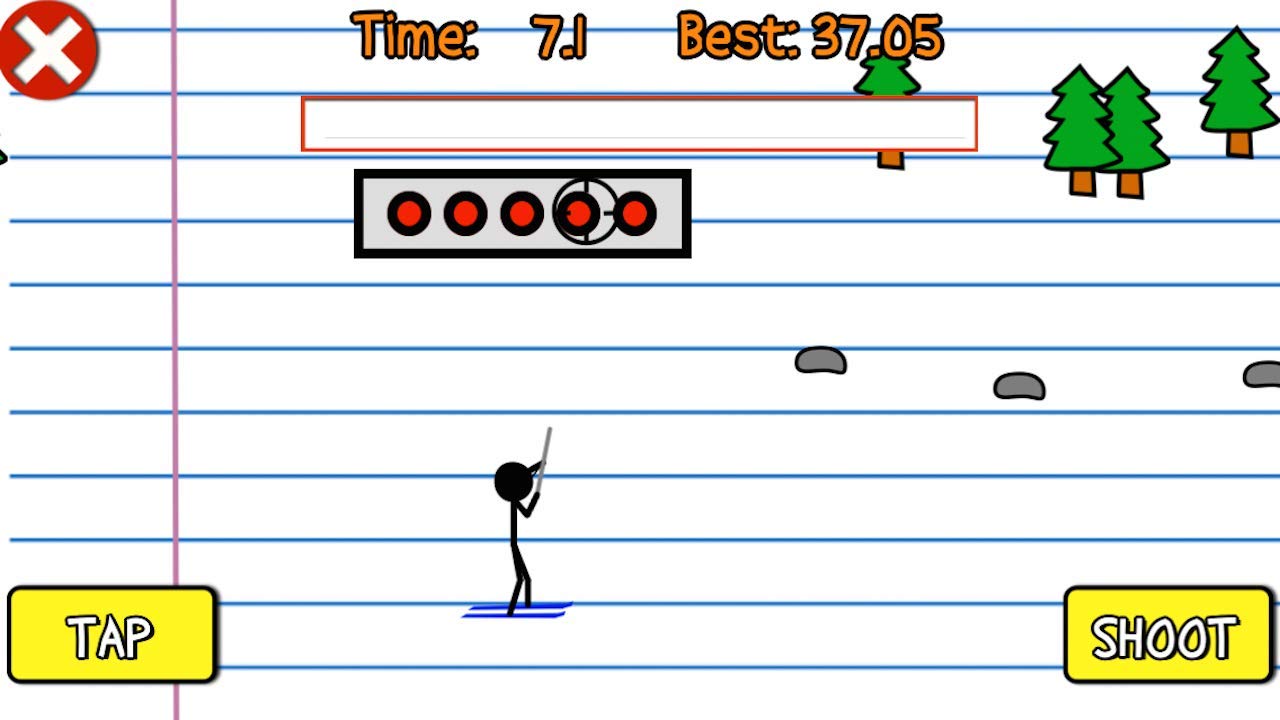Select the leftmost pine tree in the pair
Viewport: 1280px width, 720px height.
(x=1078, y=120)
